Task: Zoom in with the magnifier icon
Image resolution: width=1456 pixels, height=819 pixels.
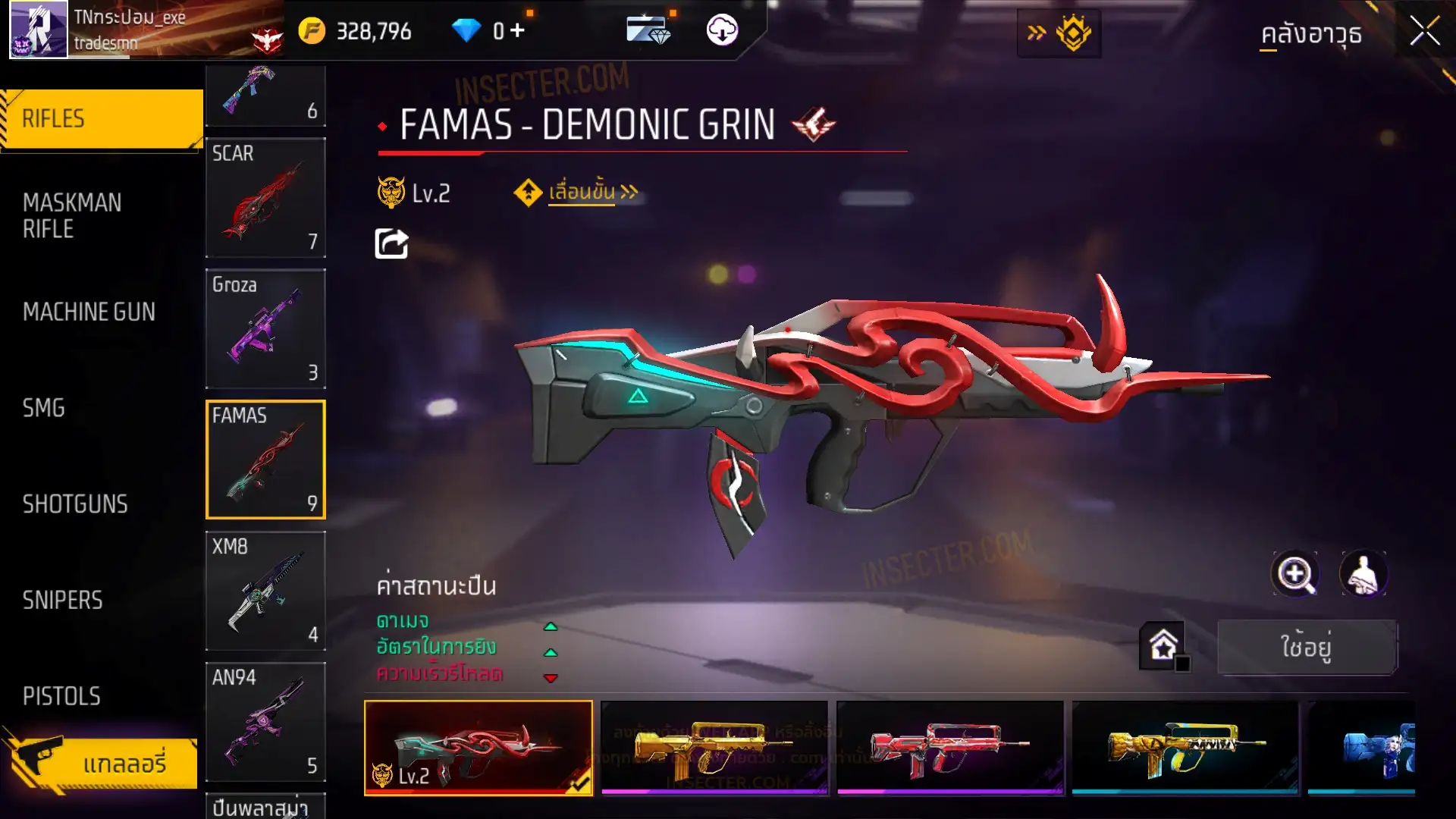Action: click(x=1294, y=574)
